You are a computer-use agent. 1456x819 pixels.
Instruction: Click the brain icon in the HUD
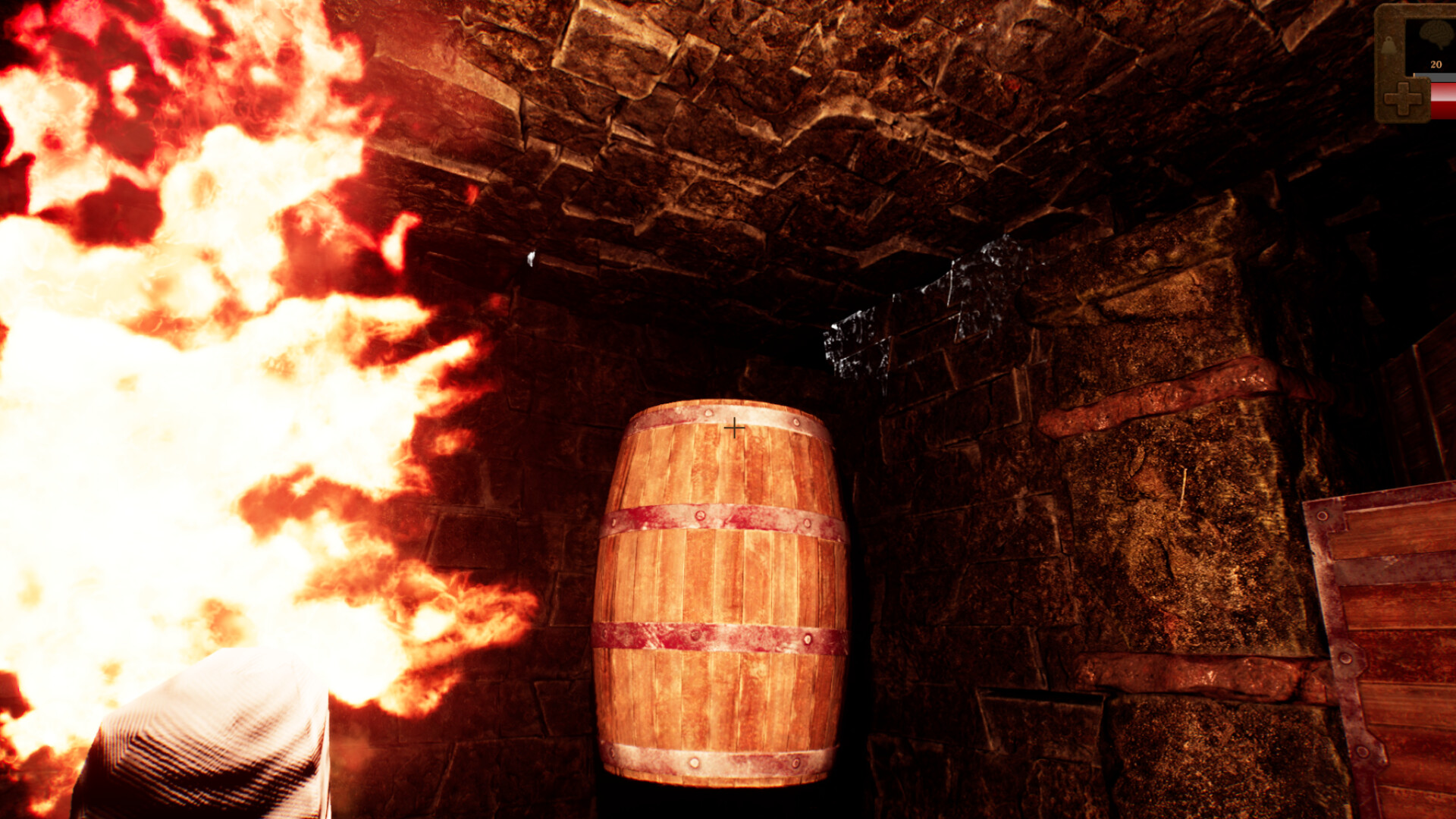tap(1436, 32)
